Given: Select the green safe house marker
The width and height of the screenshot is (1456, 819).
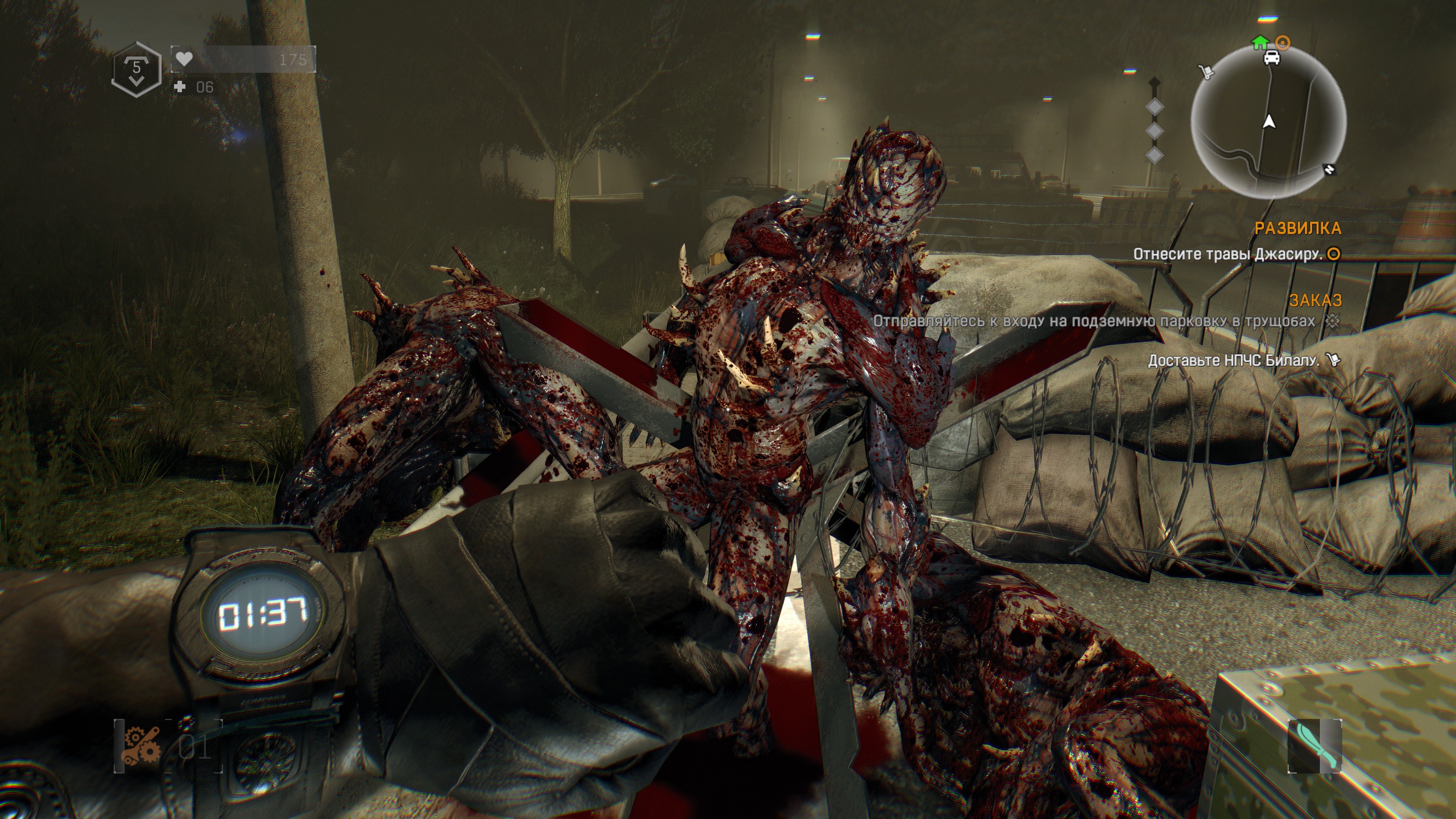Looking at the screenshot, I should [x=1260, y=42].
